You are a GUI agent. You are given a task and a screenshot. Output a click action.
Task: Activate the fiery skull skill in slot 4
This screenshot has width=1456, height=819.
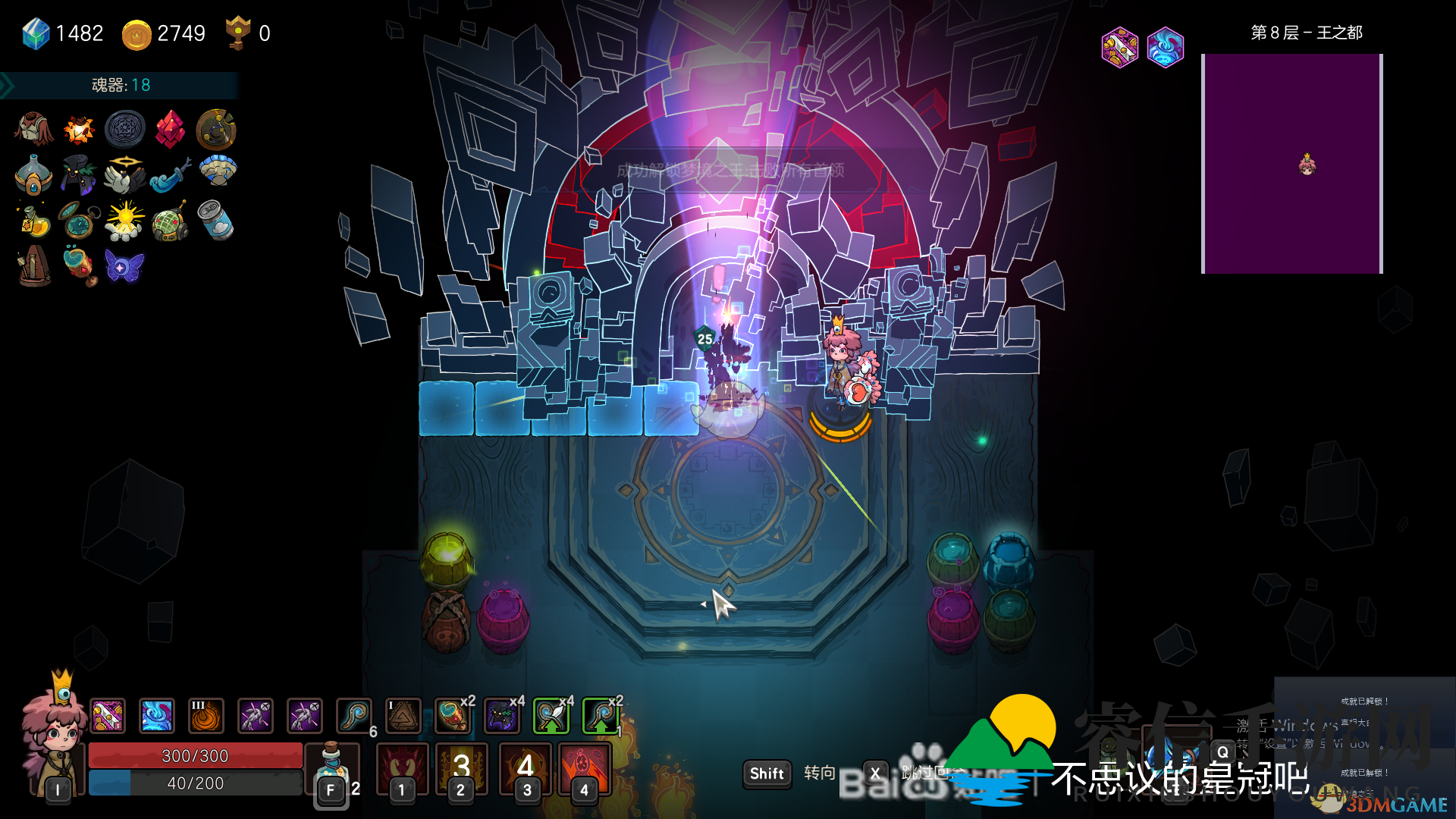pyautogui.click(x=584, y=767)
